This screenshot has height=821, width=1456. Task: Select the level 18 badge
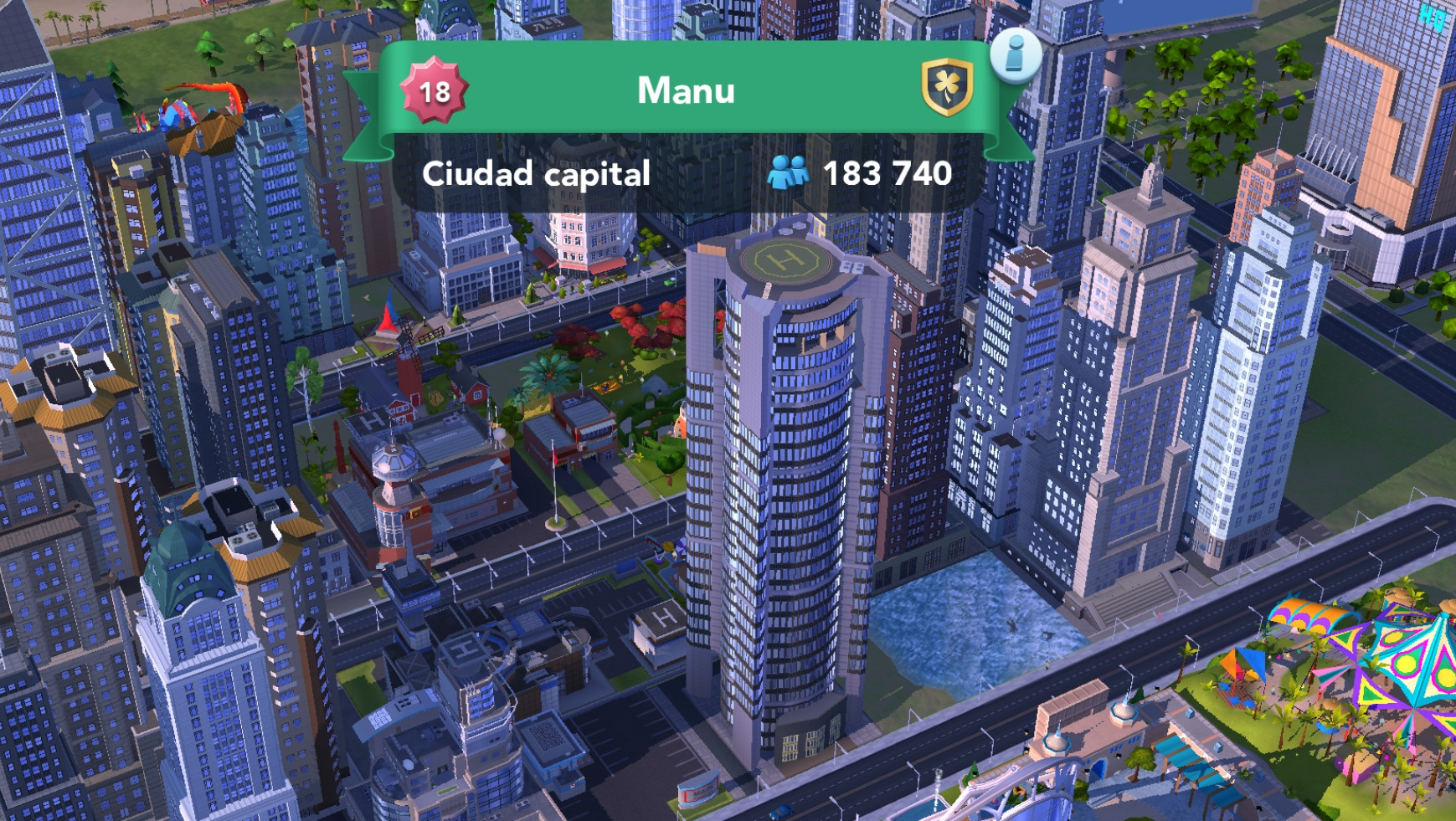(434, 90)
